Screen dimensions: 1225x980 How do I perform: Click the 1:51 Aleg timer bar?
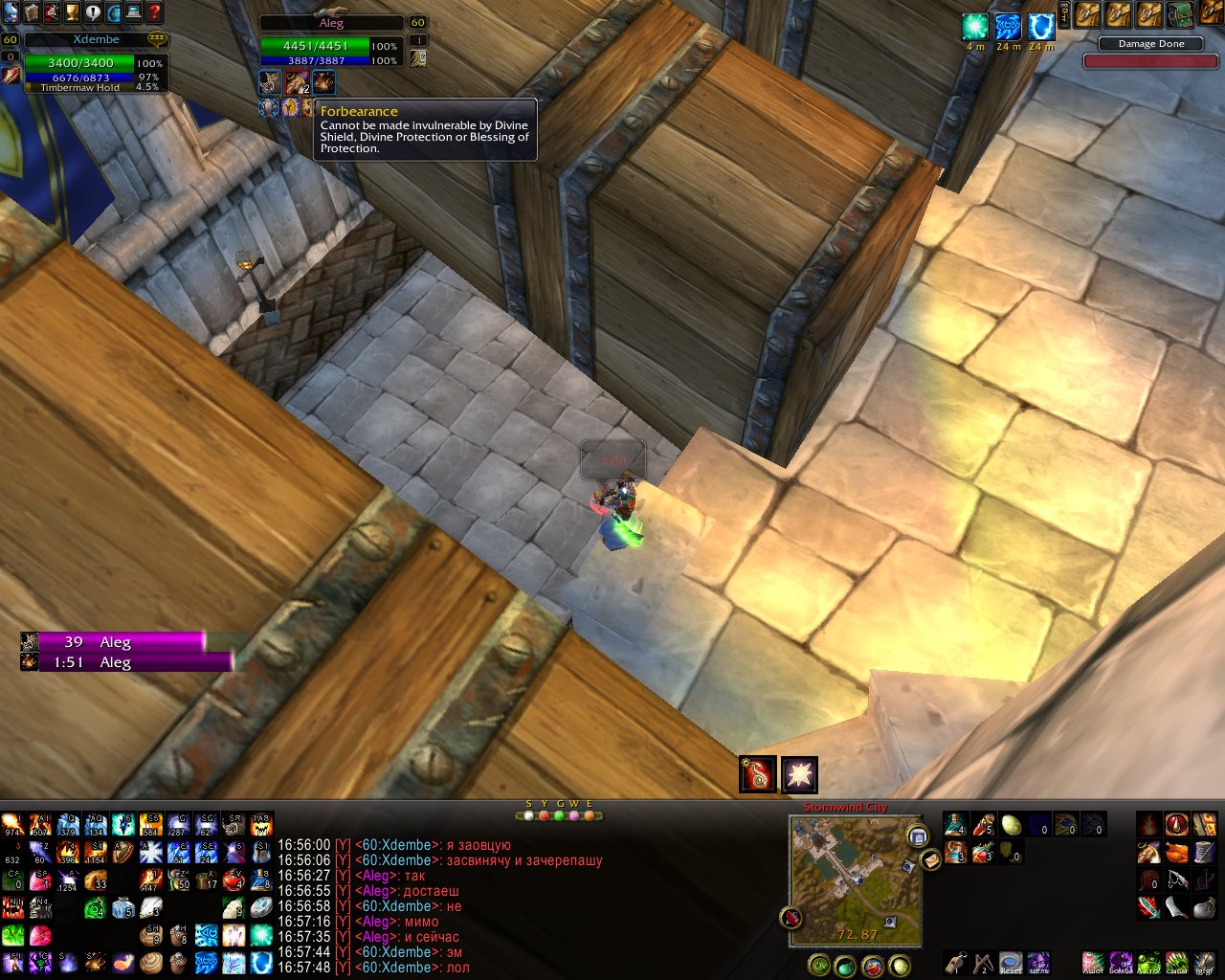[x=135, y=662]
